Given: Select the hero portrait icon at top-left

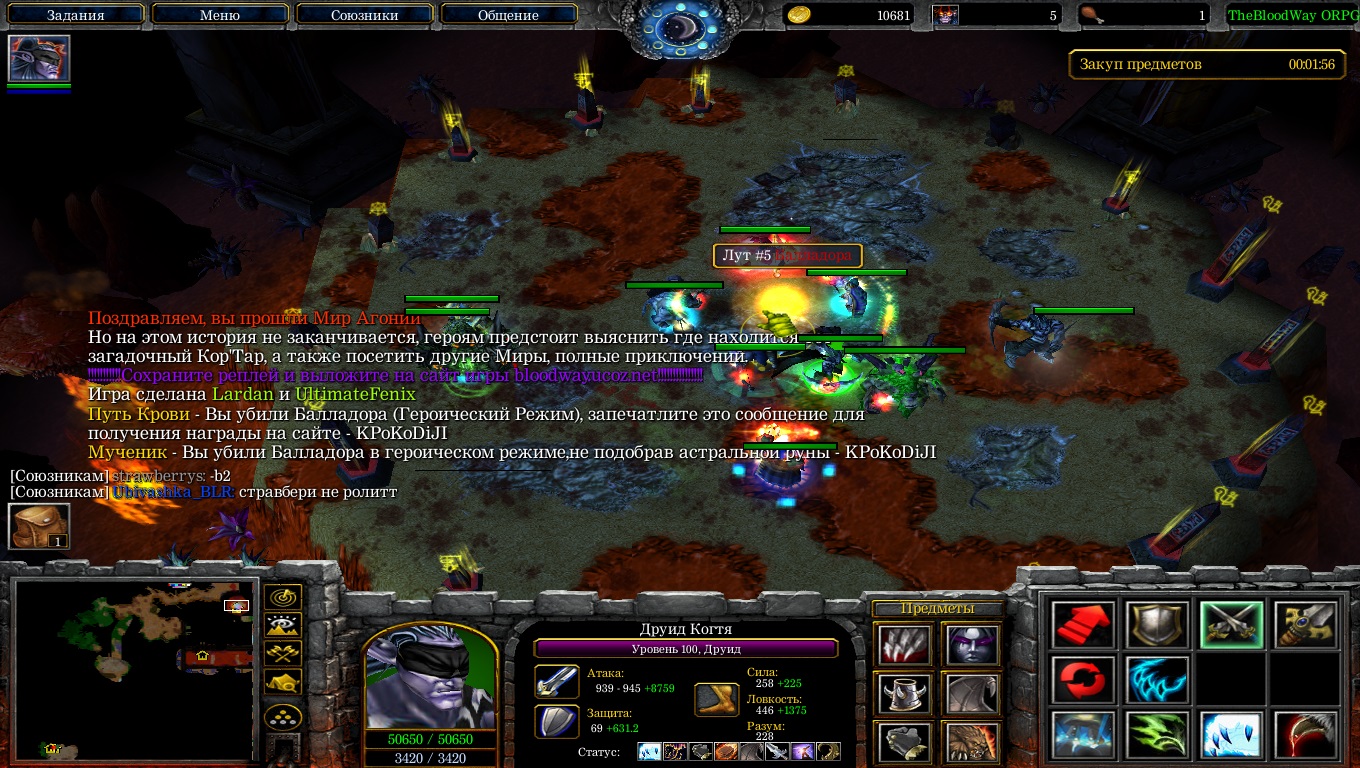Looking at the screenshot, I should pos(39,58).
